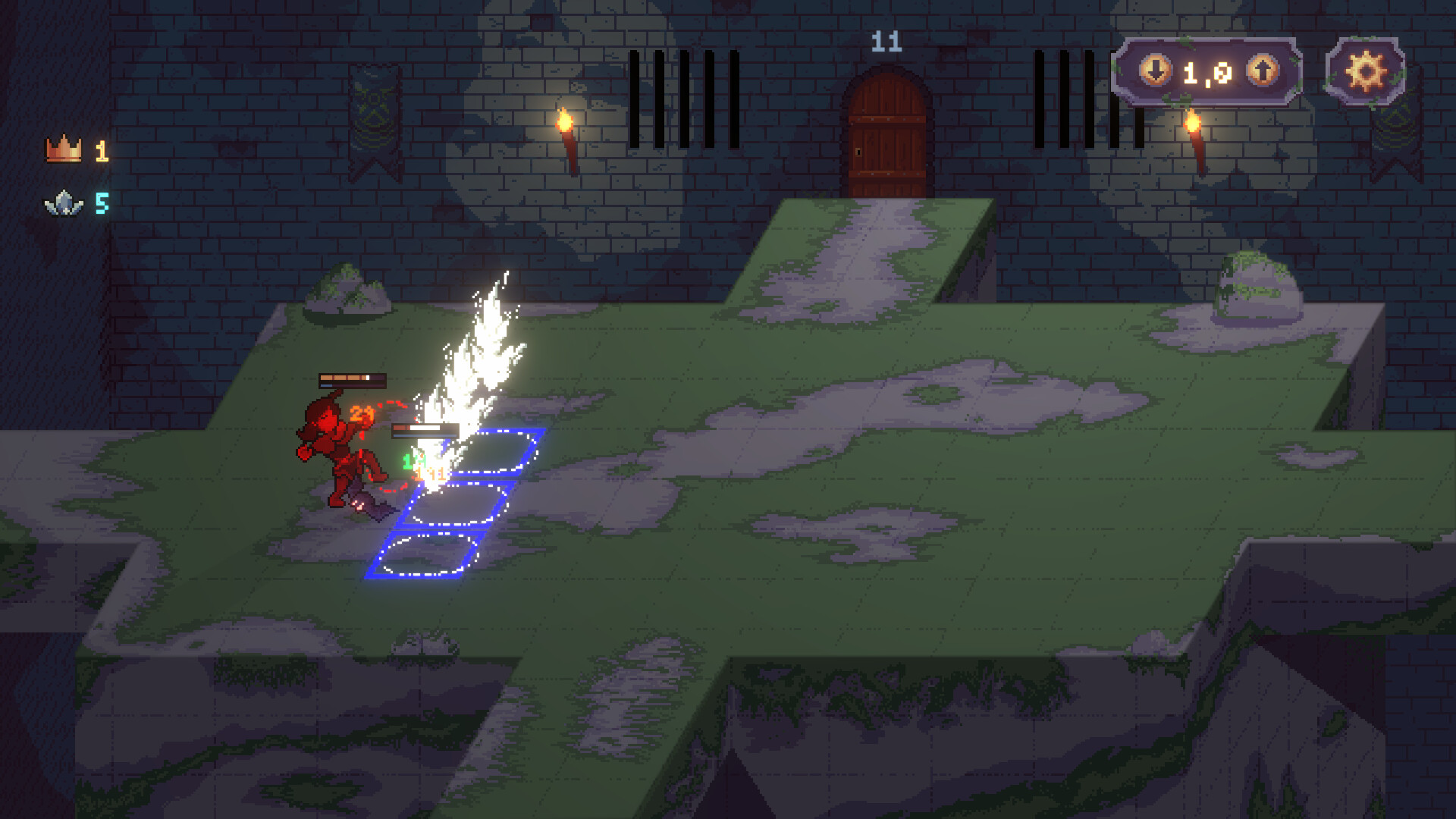Image resolution: width=1456 pixels, height=819 pixels.
Task: Increase game speed with the up arrow
Action: click(1260, 71)
